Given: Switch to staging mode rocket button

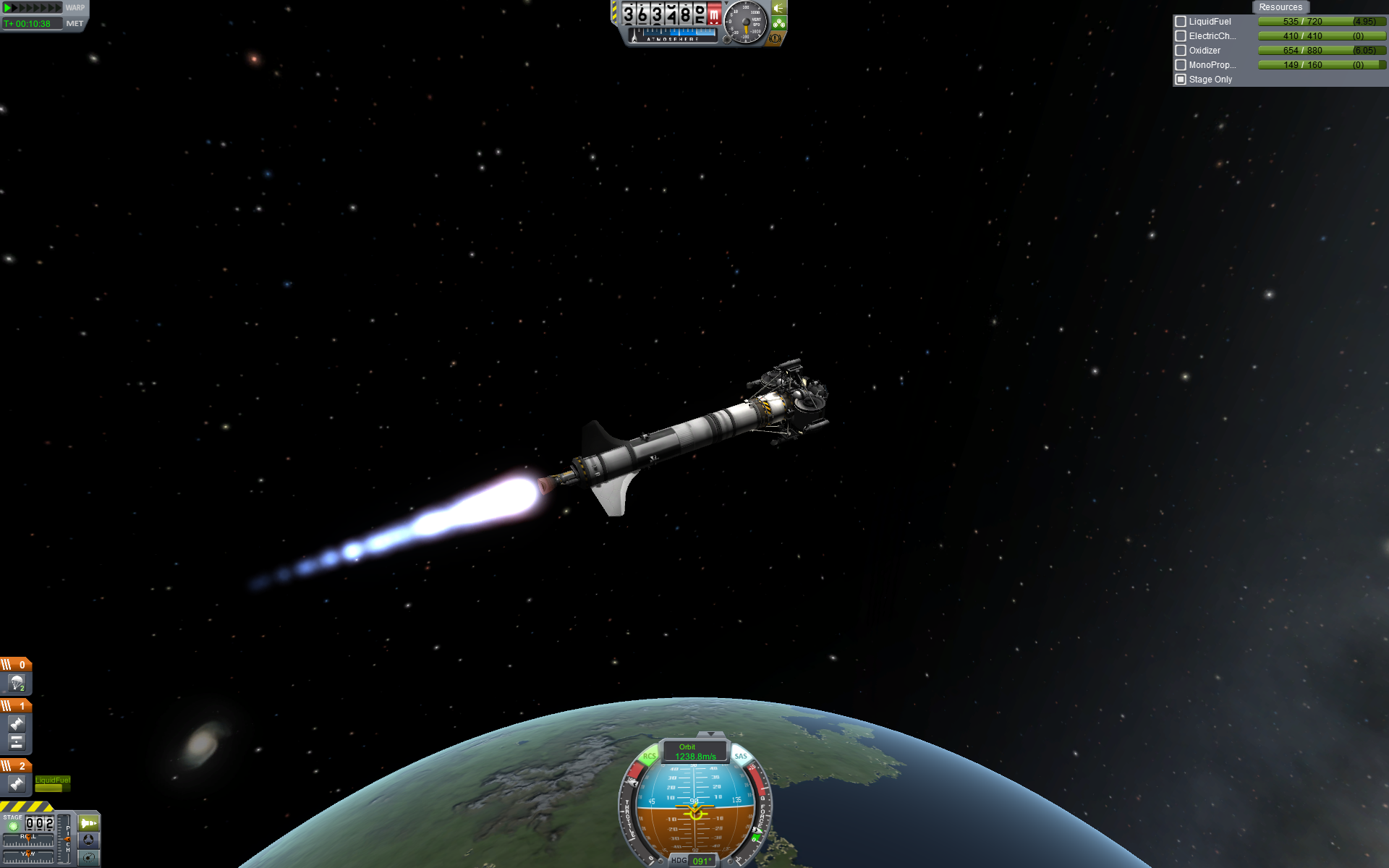Looking at the screenshot, I should (88, 823).
